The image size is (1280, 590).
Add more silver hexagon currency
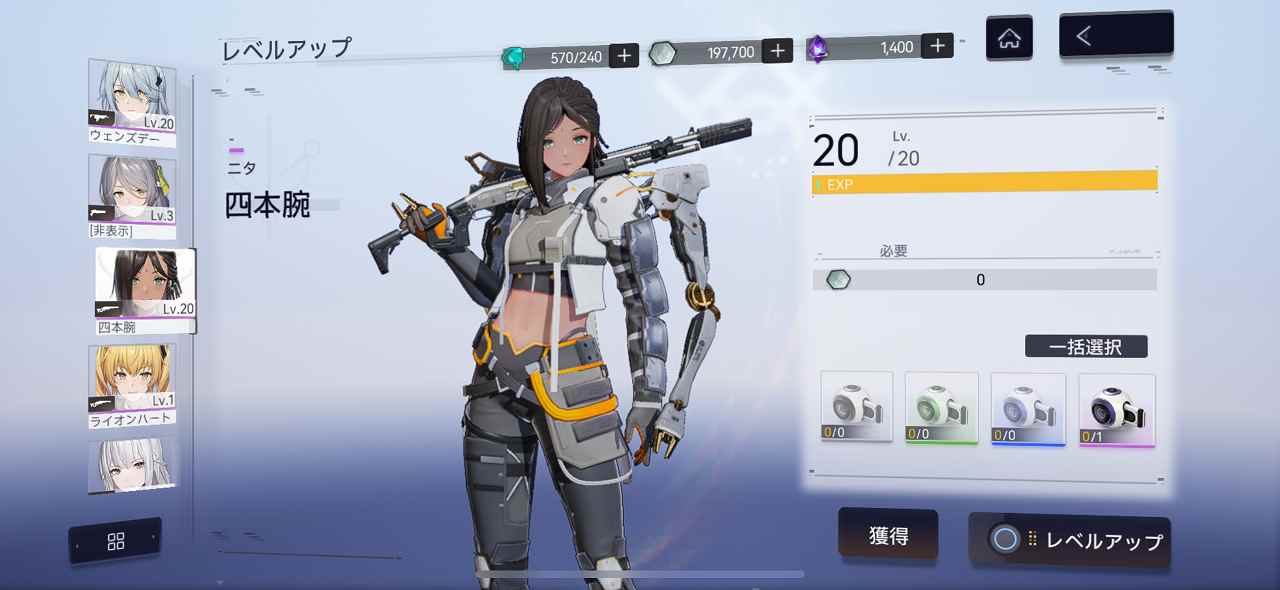tap(777, 51)
